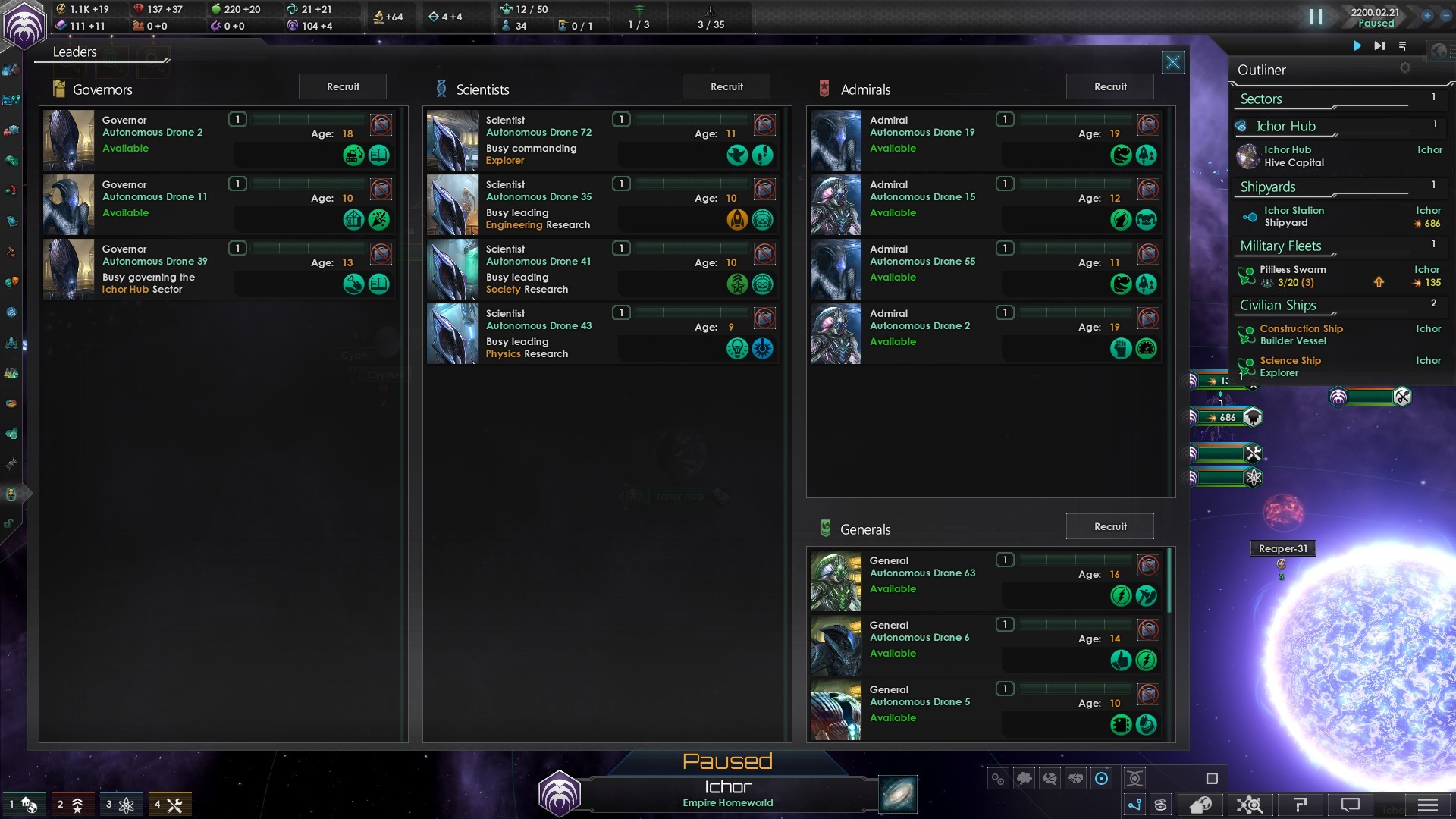
Task: Dismiss Governor Autonomous Drone 11
Action: click(x=381, y=188)
